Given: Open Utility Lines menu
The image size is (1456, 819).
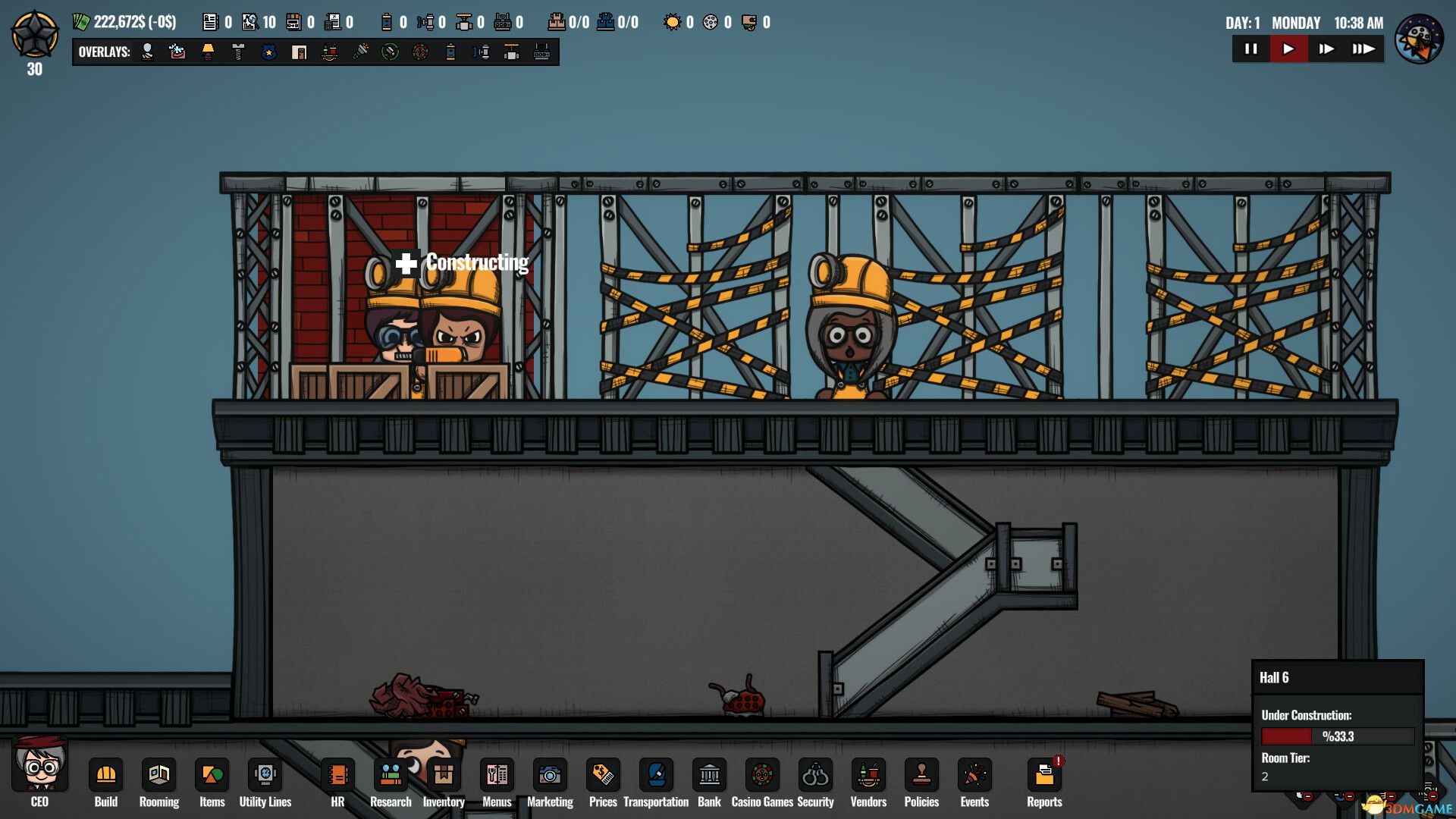Looking at the screenshot, I should (265, 776).
